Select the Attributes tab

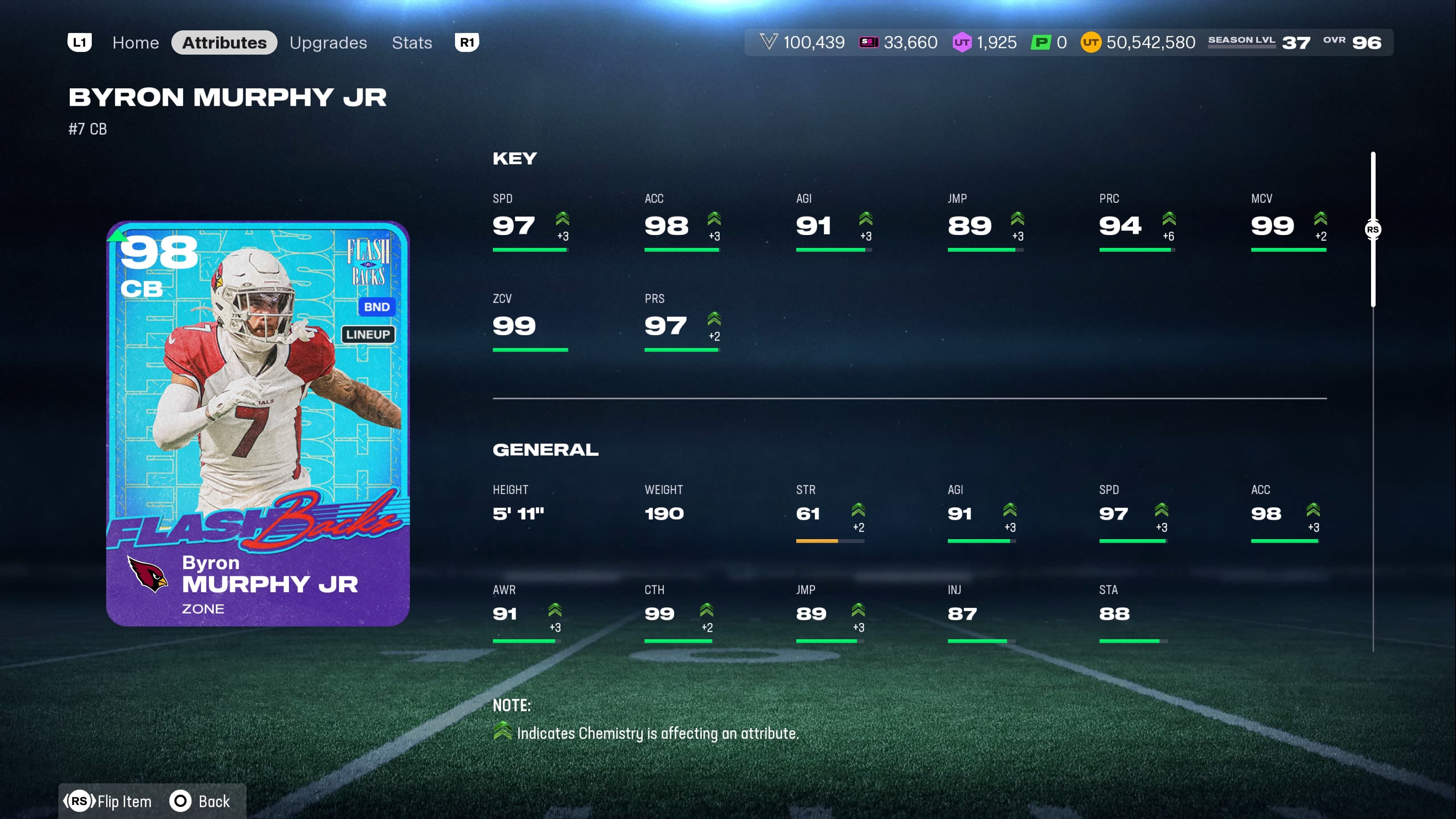click(224, 42)
